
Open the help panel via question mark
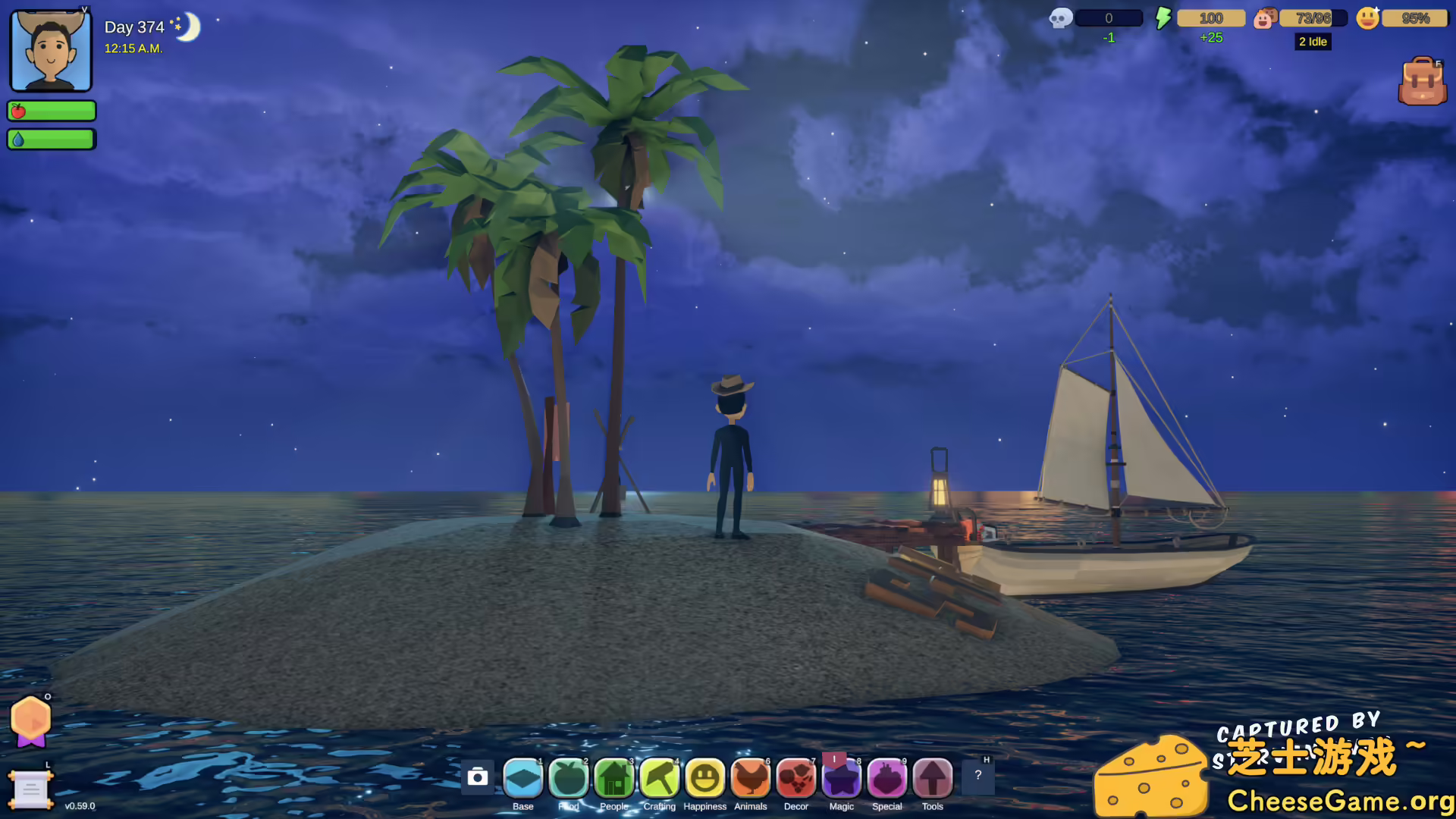(x=979, y=777)
